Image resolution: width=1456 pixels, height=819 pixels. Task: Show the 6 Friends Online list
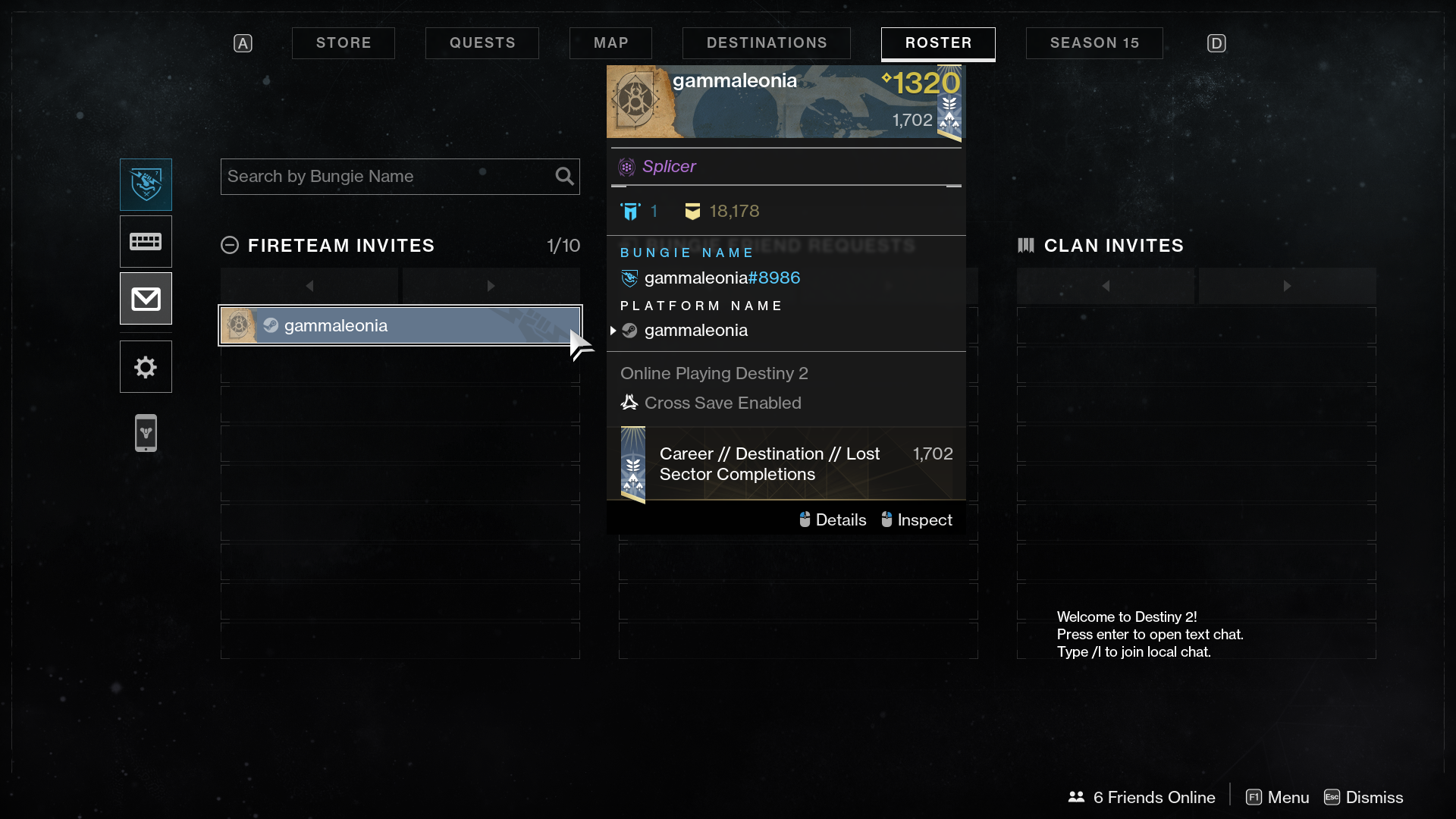1142,798
